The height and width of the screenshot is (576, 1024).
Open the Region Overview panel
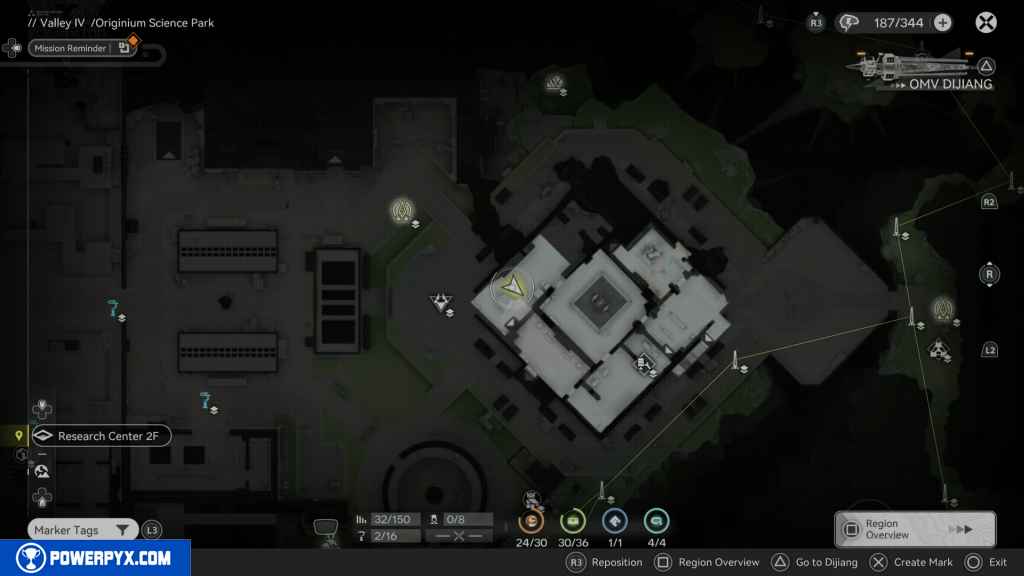tap(914, 529)
